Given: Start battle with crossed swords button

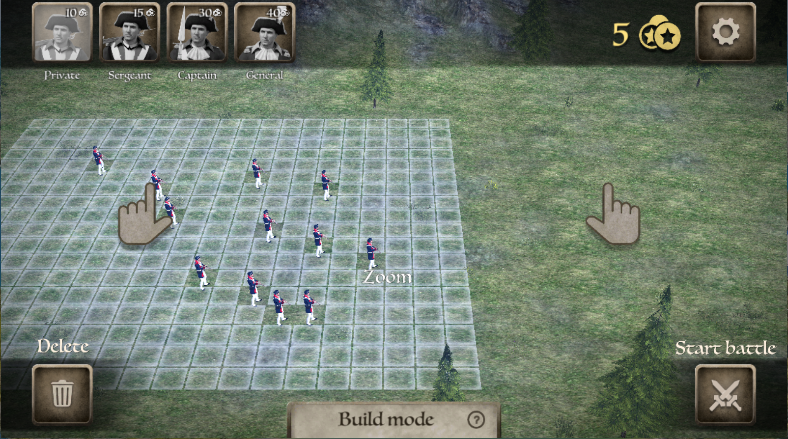Looking at the screenshot, I should click(x=725, y=394).
